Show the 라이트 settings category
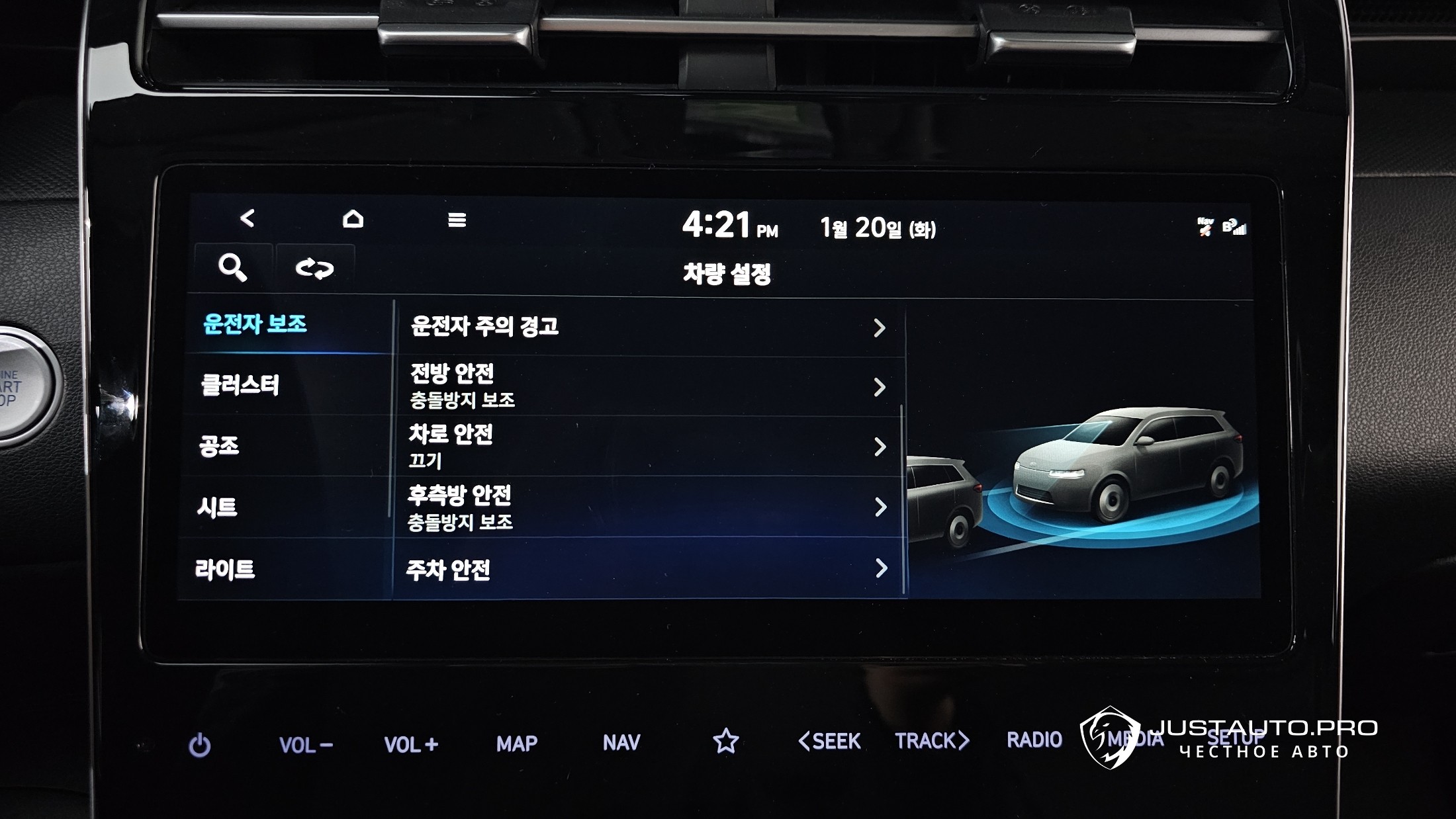Viewport: 1456px width, 819px height. (x=225, y=569)
